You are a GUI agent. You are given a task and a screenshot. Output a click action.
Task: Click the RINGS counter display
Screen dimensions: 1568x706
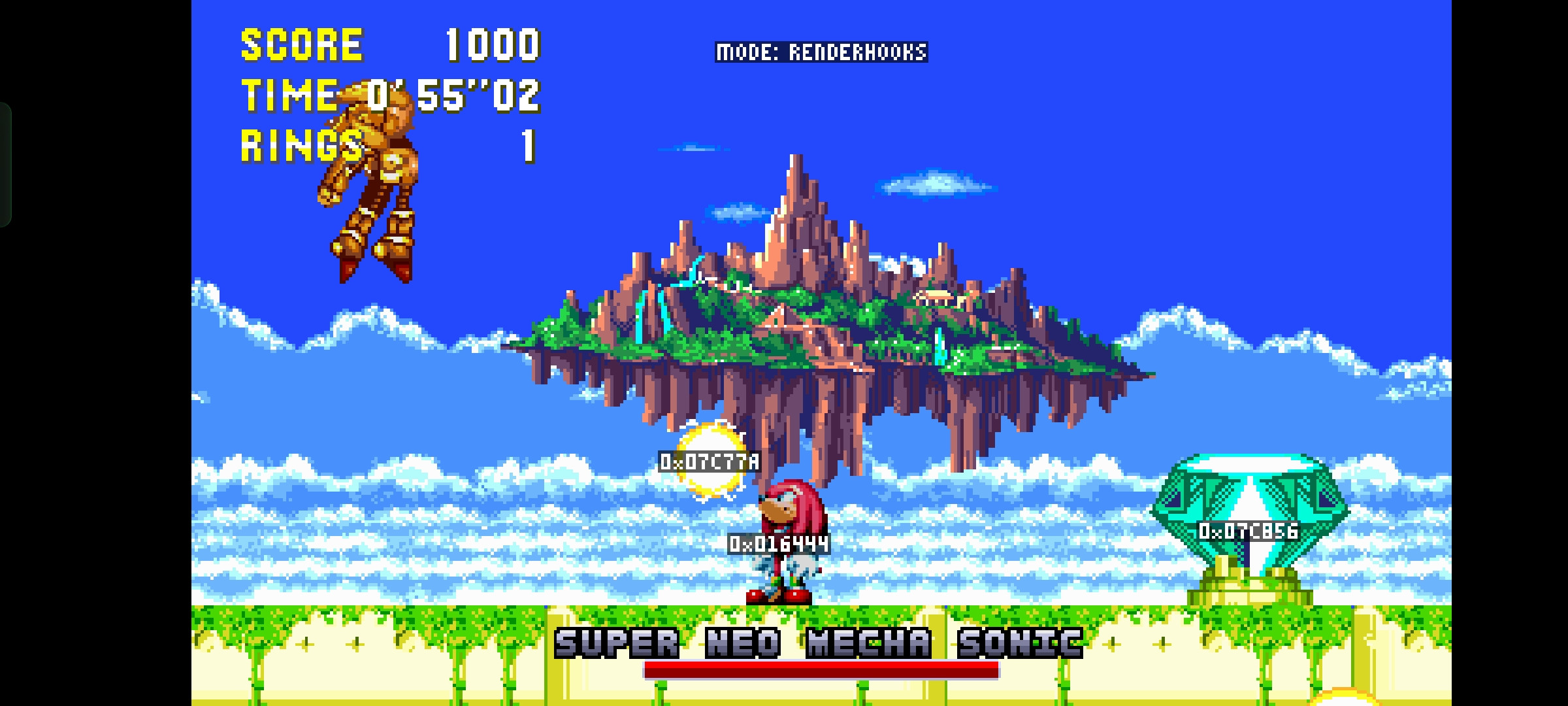click(301, 147)
